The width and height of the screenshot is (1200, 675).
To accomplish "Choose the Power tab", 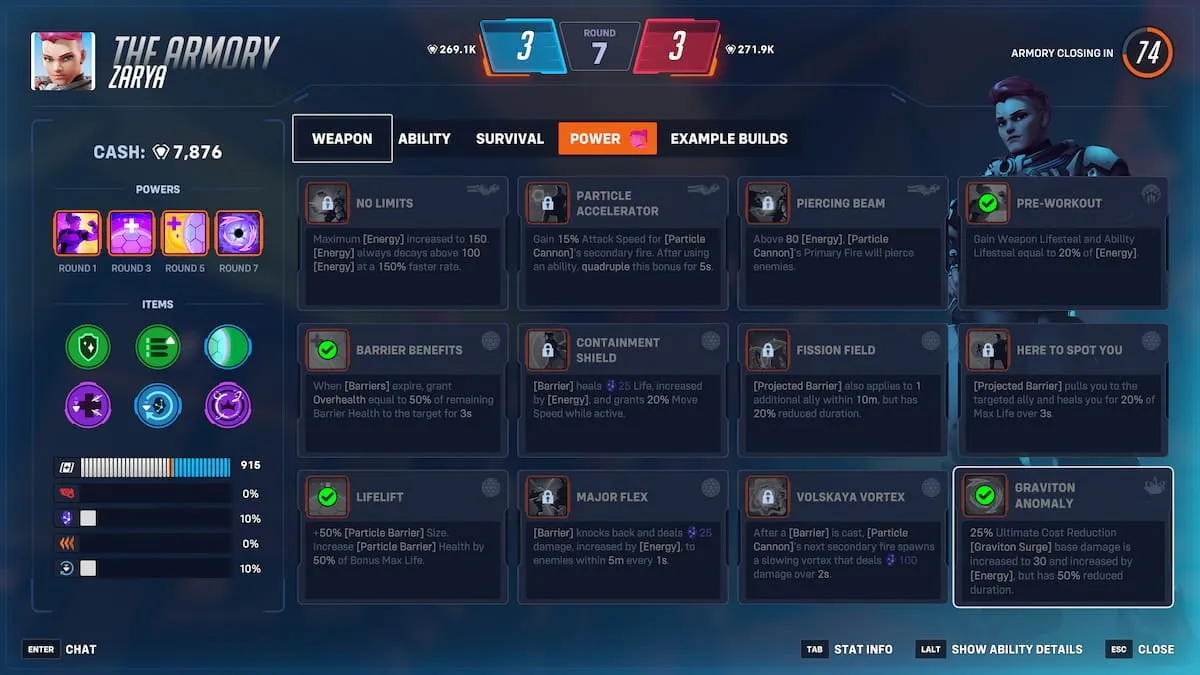I will (607, 139).
